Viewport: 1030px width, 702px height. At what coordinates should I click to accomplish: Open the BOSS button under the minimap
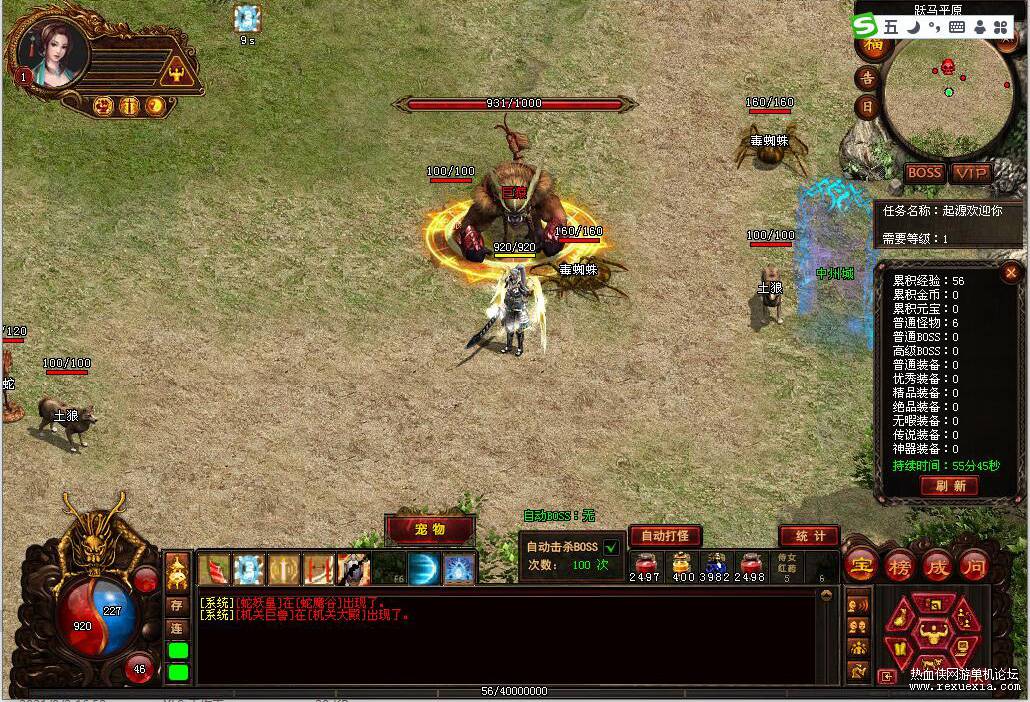924,173
